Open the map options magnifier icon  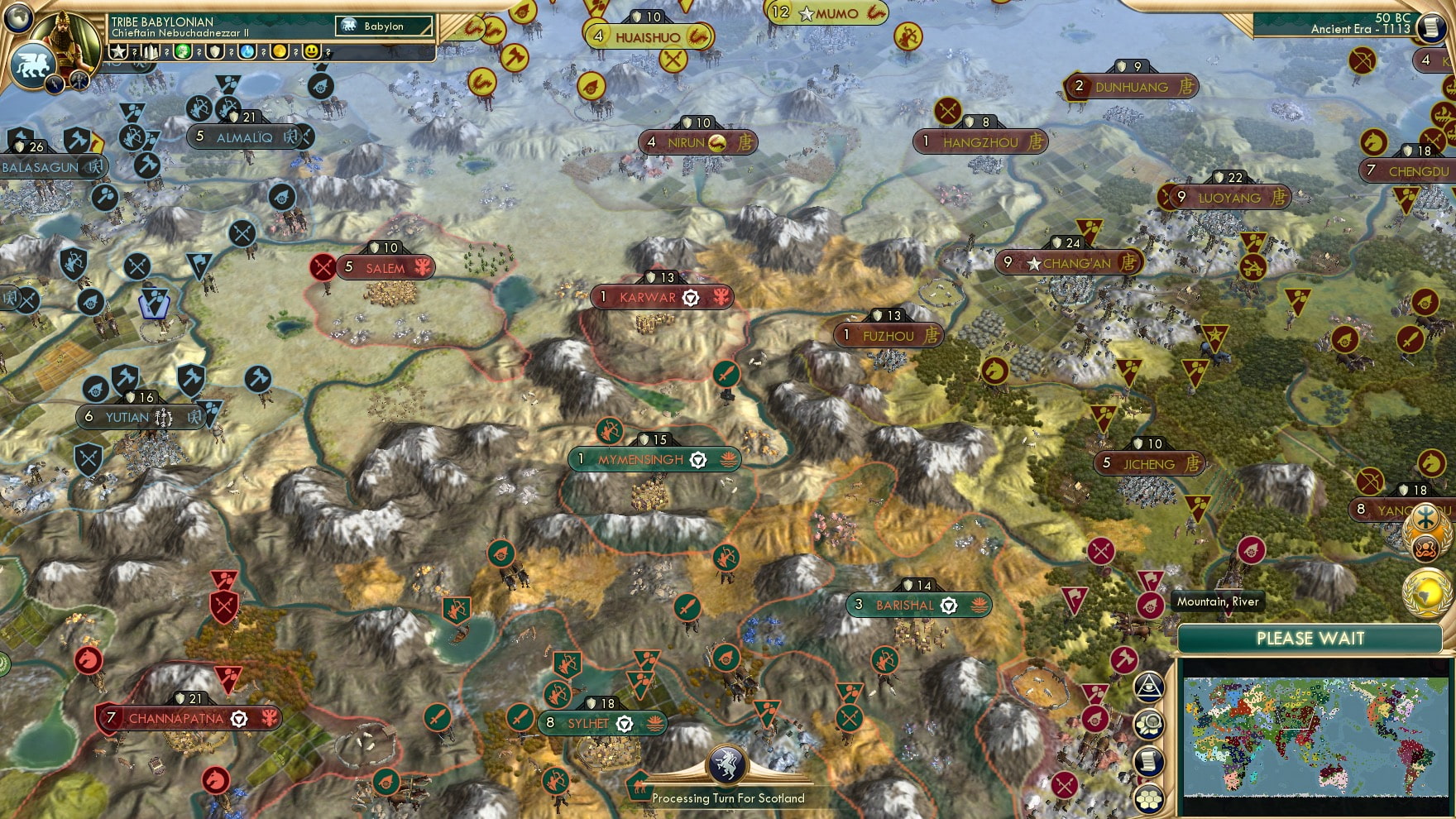pos(1147,725)
